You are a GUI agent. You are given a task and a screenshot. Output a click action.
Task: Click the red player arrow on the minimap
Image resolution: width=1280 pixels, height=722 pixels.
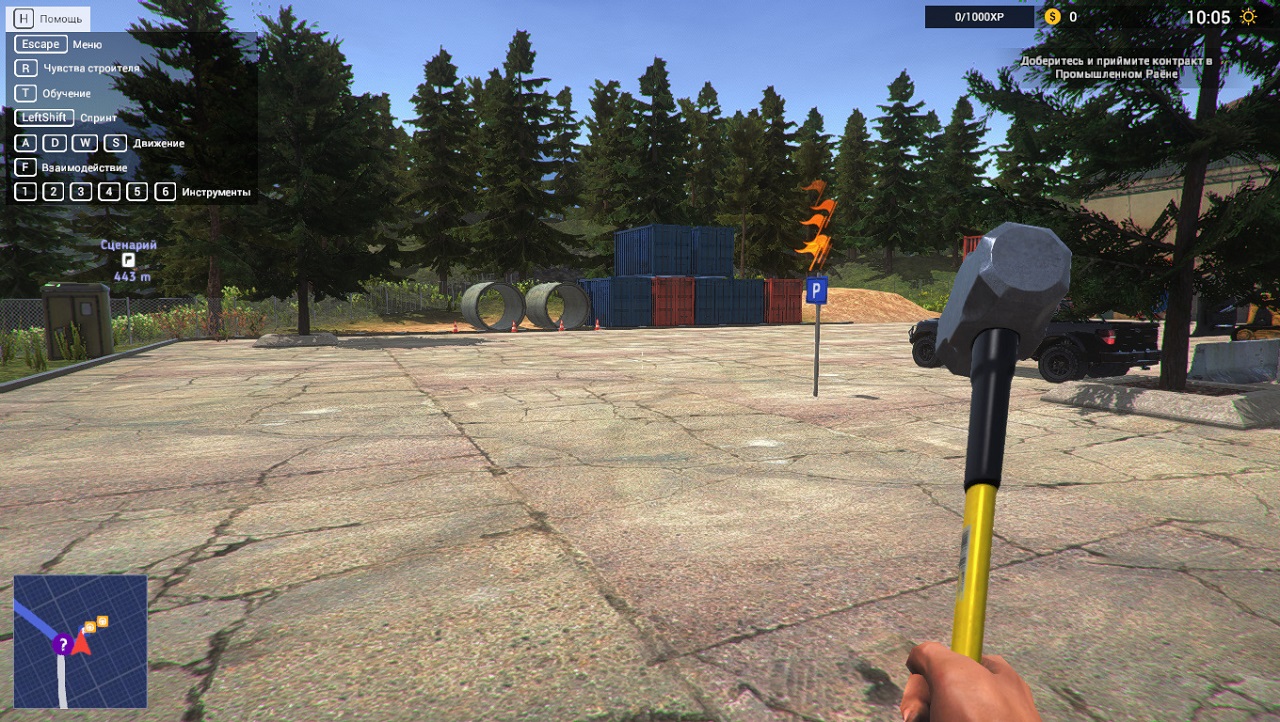pyautogui.click(x=81, y=643)
